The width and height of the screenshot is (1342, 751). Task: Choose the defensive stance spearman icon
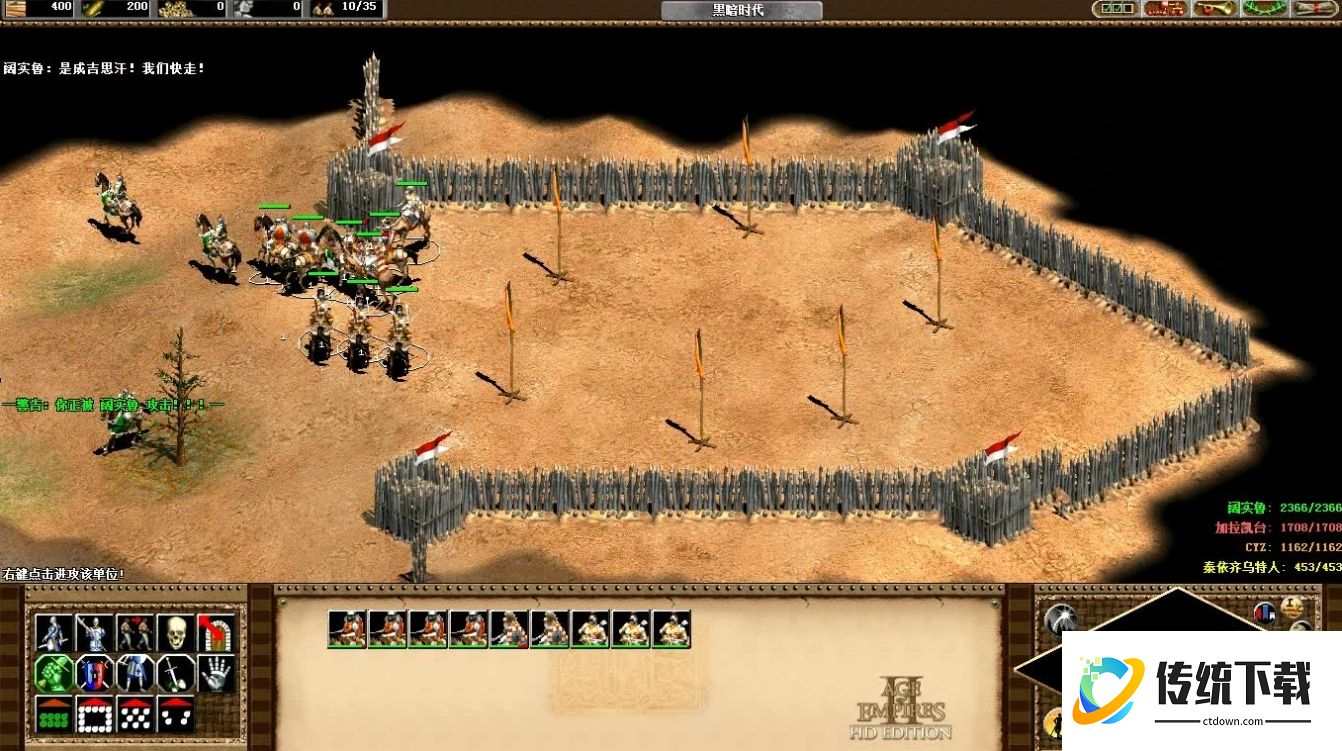point(95,633)
